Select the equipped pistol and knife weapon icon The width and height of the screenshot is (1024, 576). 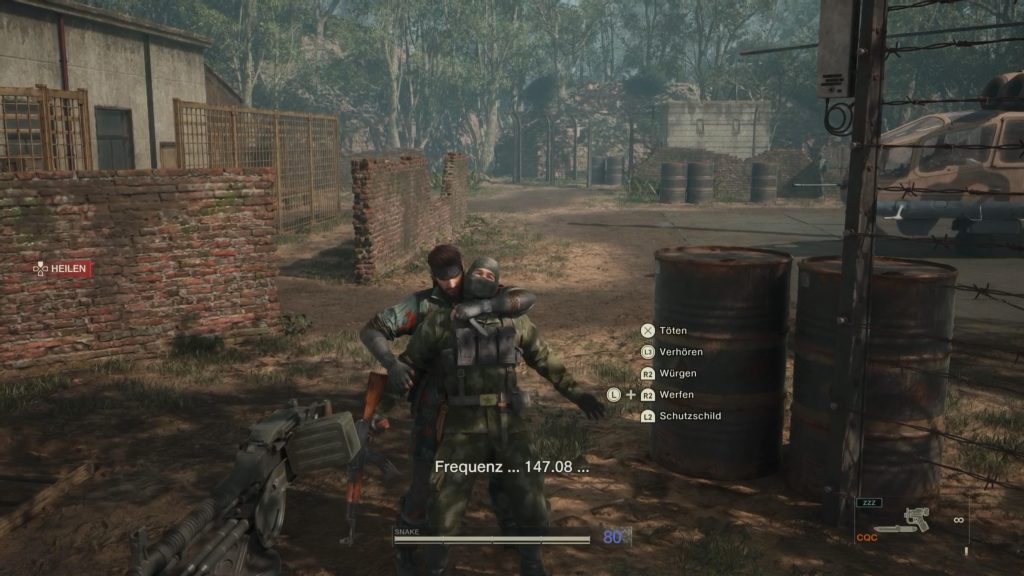click(903, 520)
